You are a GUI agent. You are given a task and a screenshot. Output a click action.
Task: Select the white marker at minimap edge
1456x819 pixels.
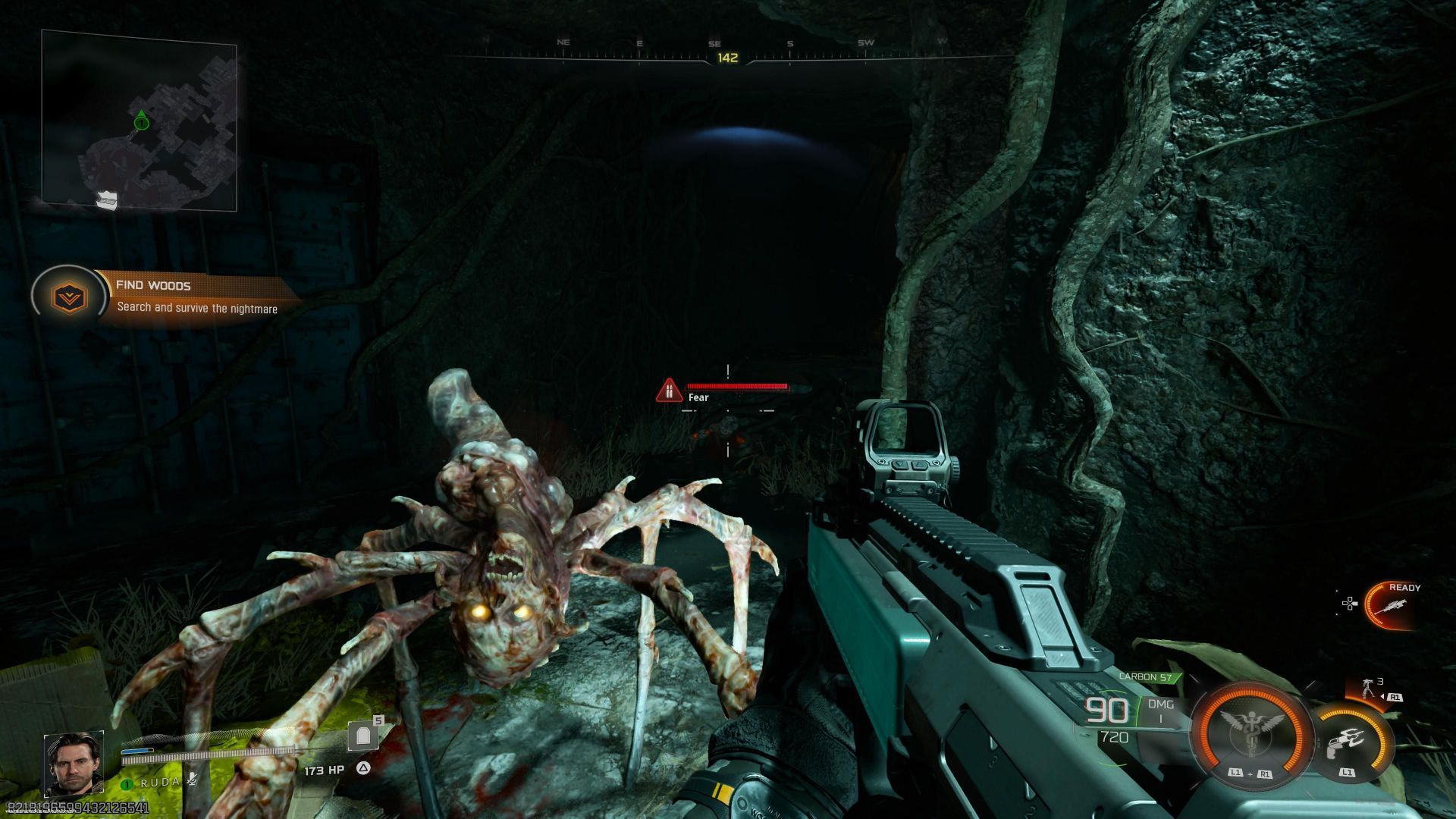pos(107,199)
